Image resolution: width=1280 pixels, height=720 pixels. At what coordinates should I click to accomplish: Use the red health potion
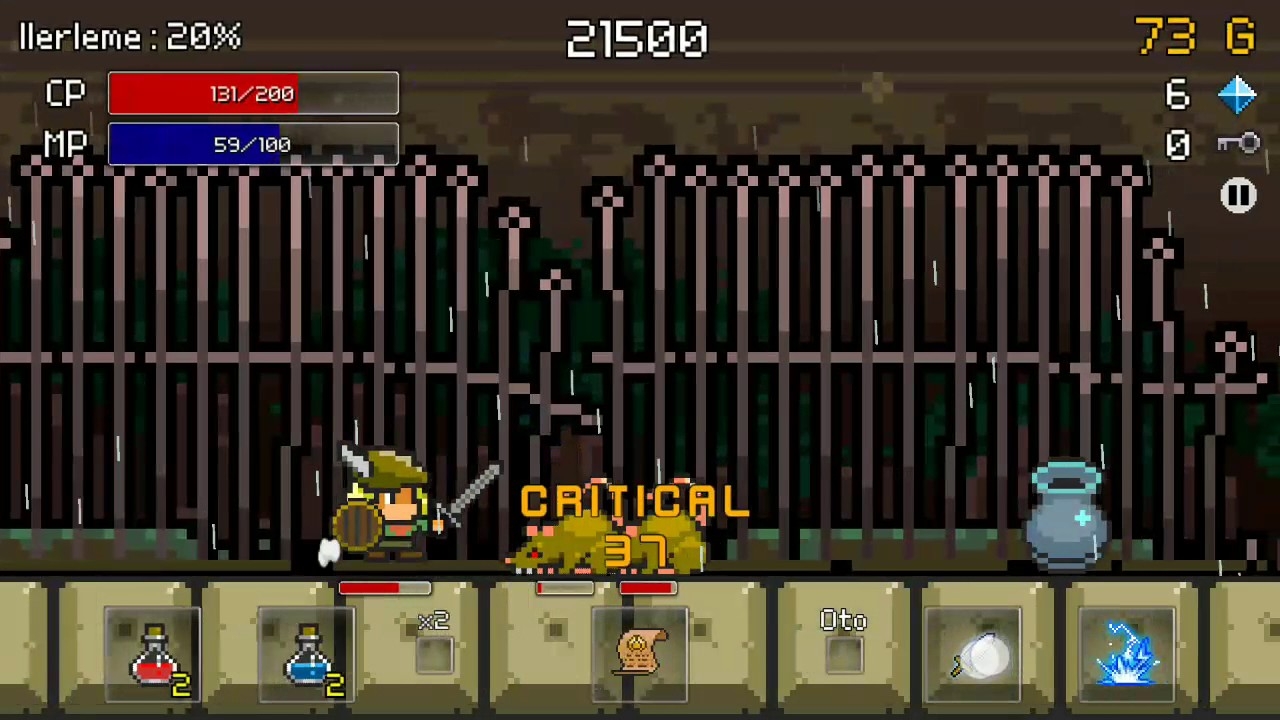(x=150, y=655)
